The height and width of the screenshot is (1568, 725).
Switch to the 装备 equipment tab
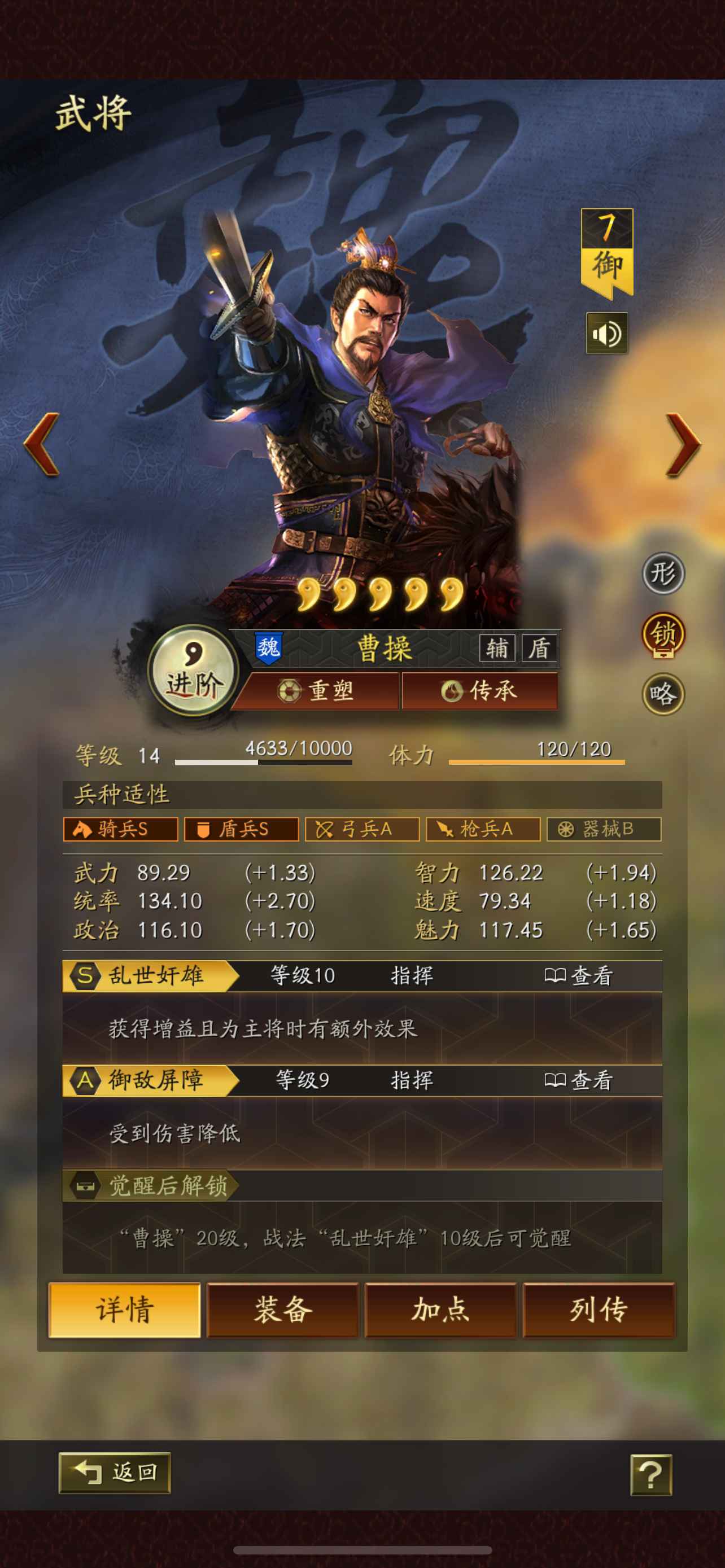pyautogui.click(x=282, y=1312)
